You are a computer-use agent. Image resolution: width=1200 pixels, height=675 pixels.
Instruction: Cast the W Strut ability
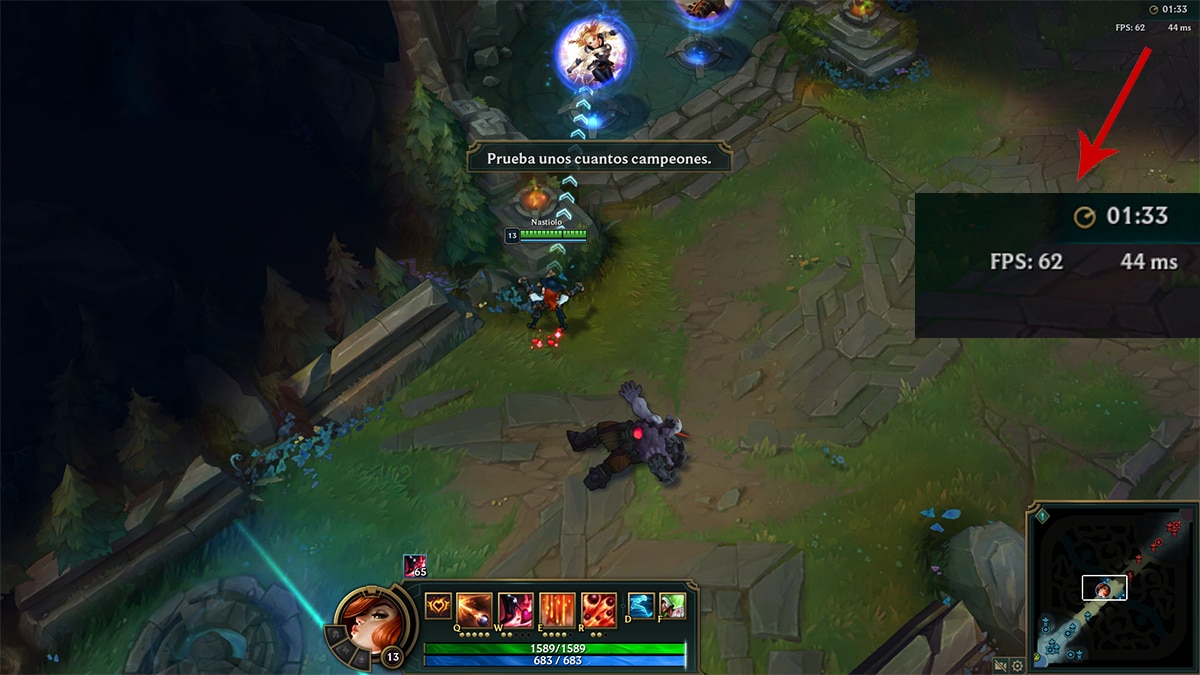[x=514, y=607]
